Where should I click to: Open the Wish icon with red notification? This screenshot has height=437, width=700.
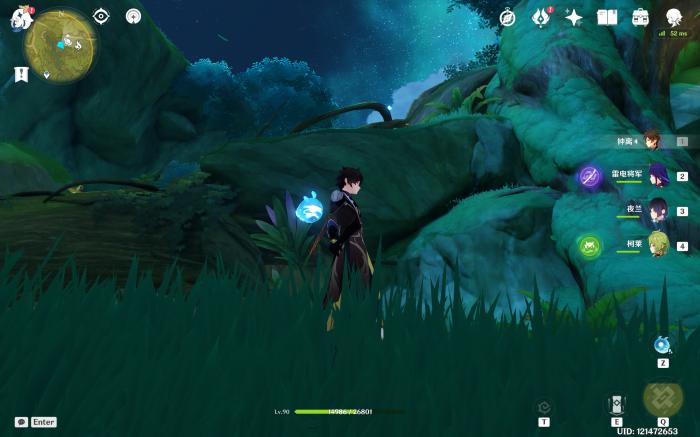tap(541, 17)
